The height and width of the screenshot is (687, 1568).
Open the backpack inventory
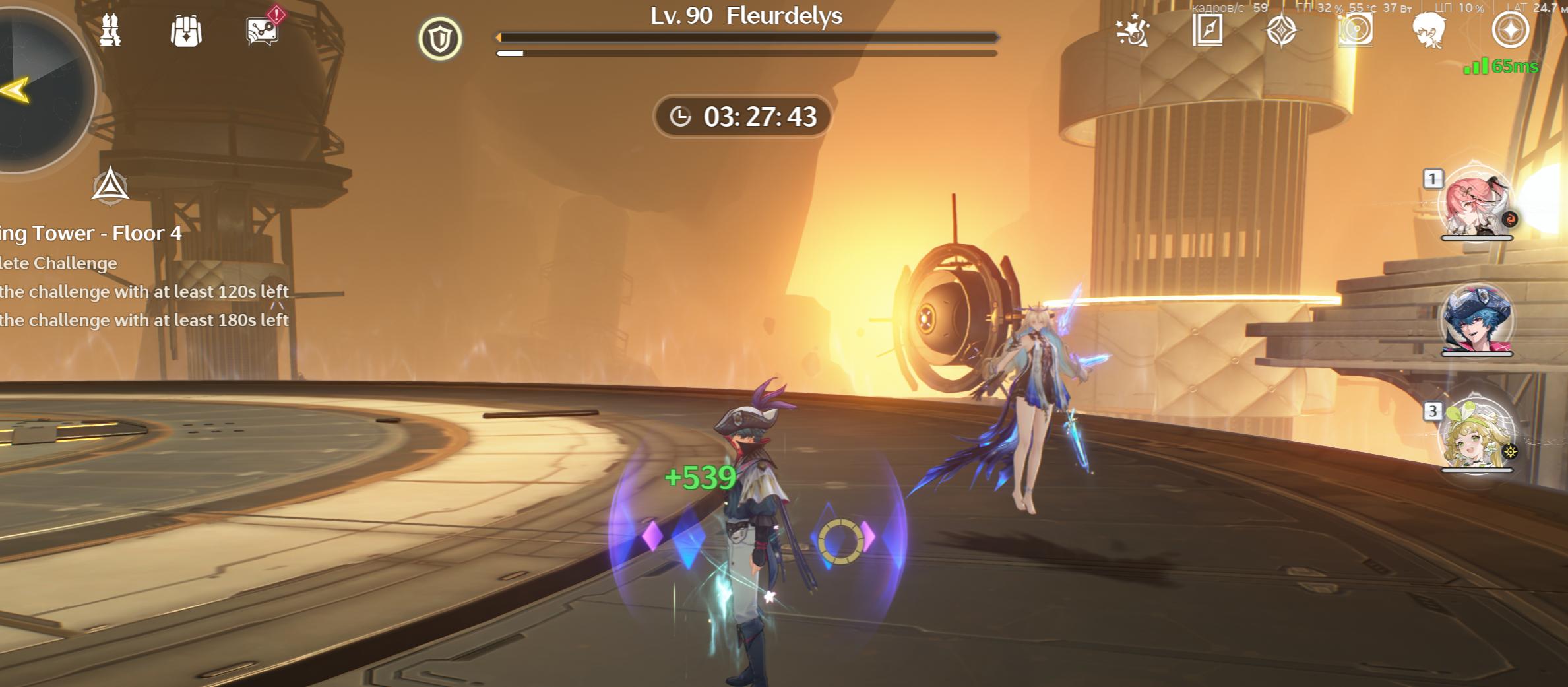186,31
